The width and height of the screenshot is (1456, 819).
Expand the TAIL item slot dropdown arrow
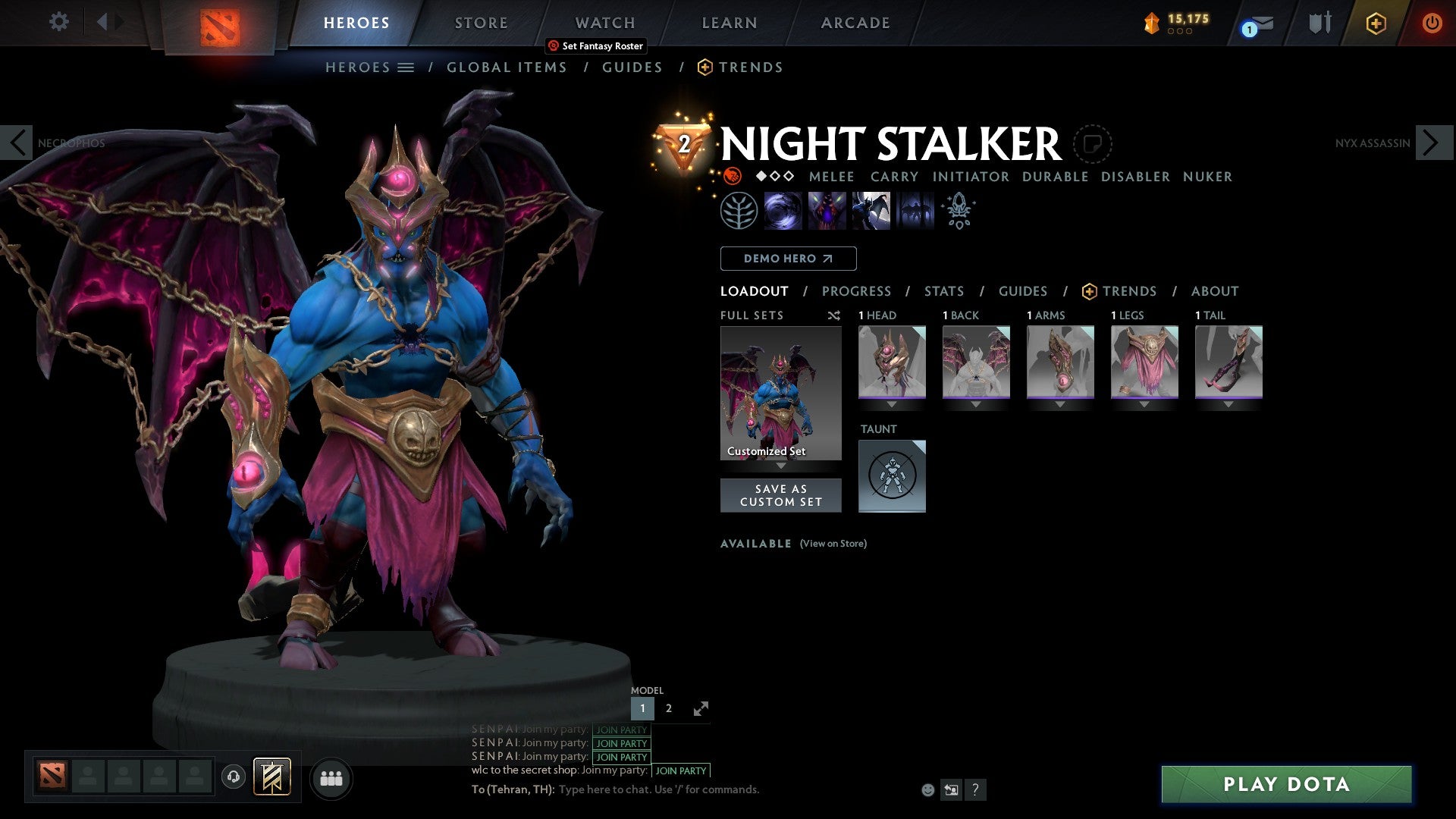click(x=1229, y=404)
